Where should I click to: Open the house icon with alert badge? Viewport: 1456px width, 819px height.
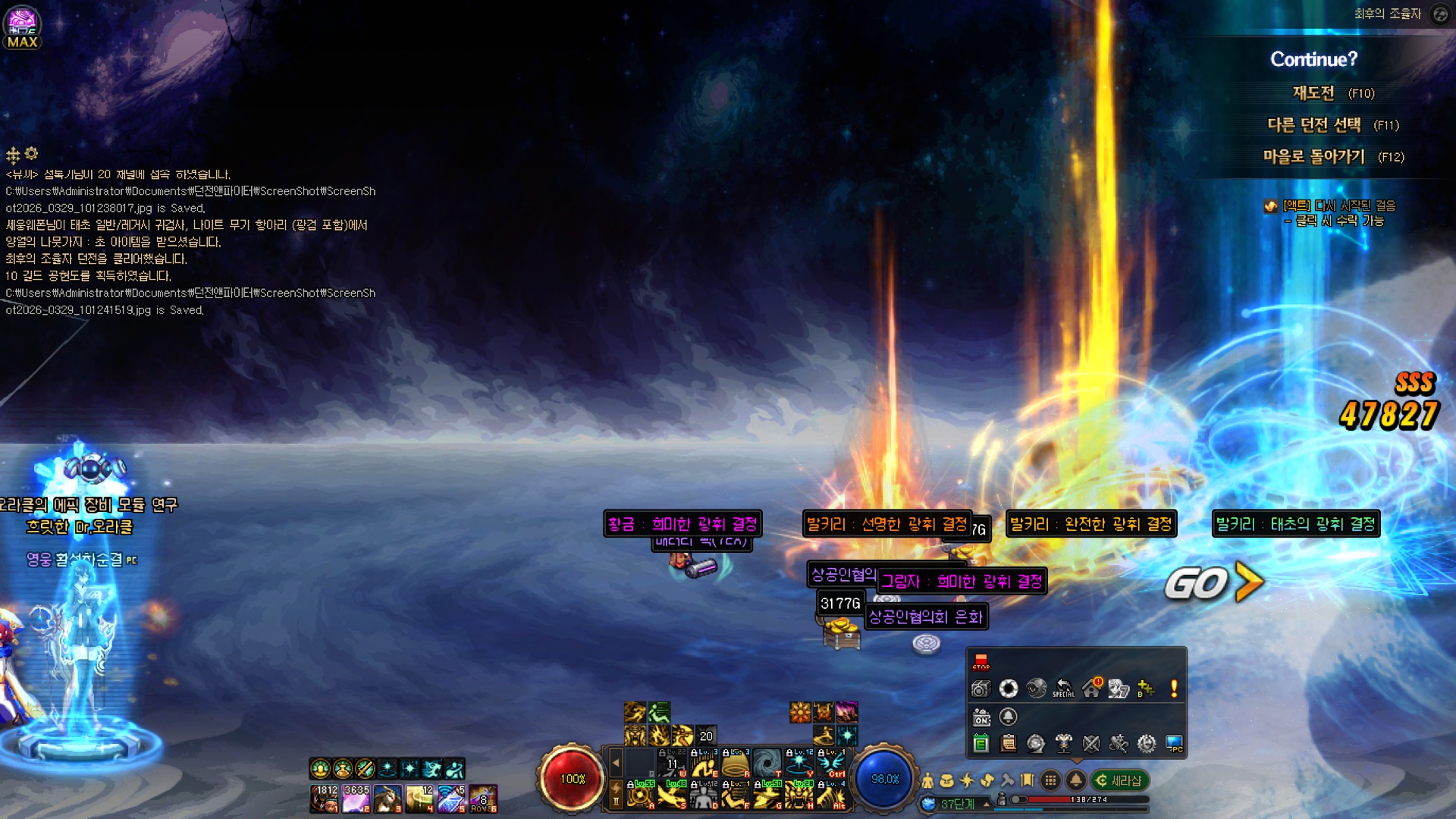click(1091, 689)
